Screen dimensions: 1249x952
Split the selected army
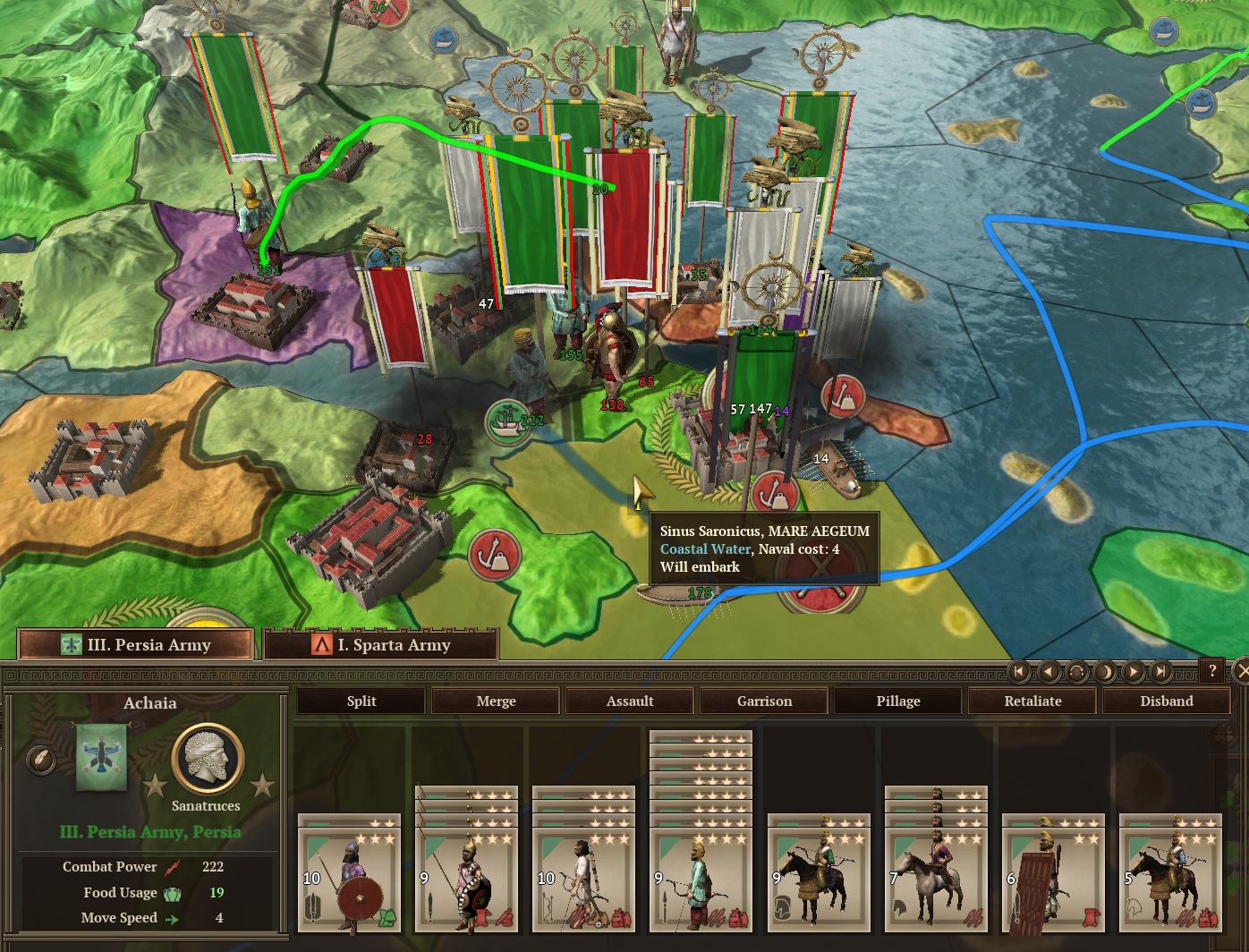pos(361,701)
